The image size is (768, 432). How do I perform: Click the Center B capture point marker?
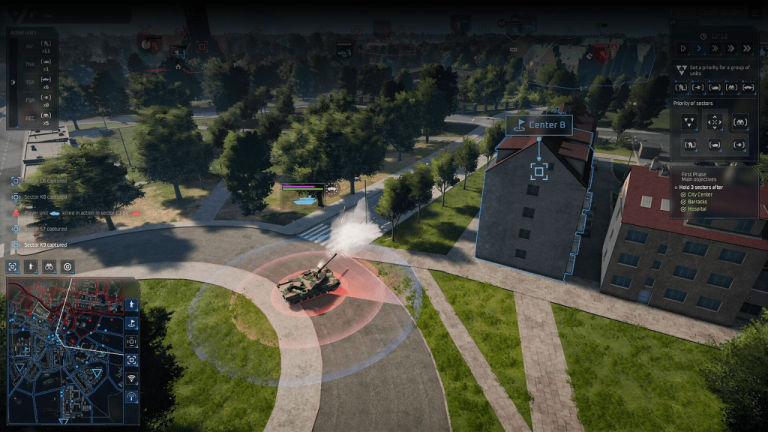(x=538, y=170)
